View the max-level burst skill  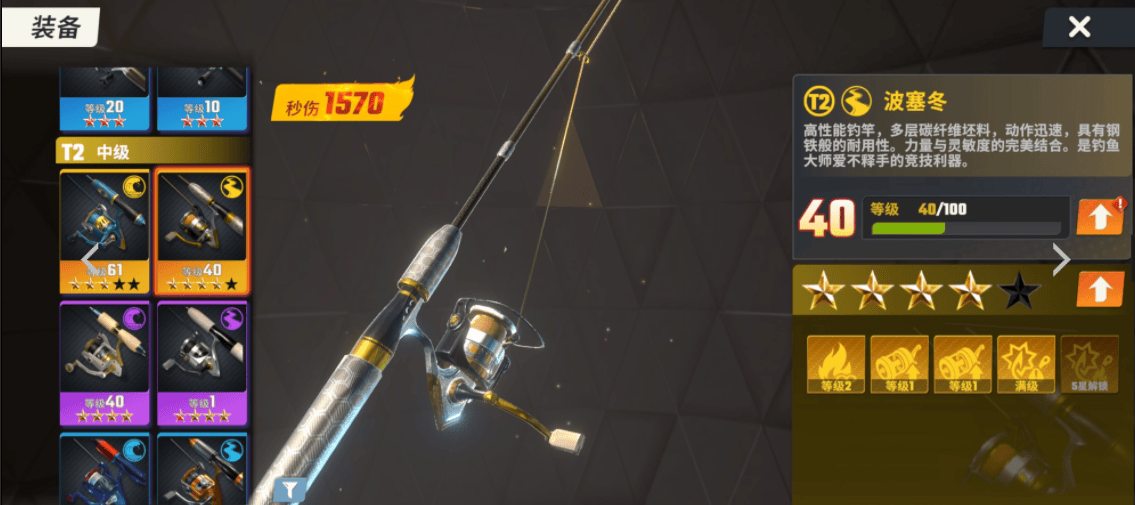pos(1026,364)
